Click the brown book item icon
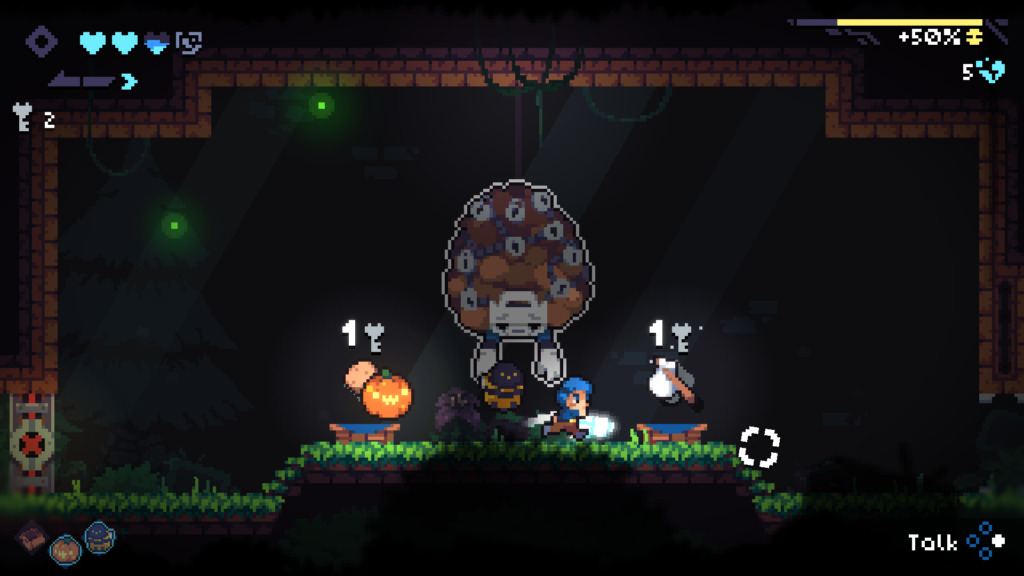The width and height of the screenshot is (1024, 576). (31, 538)
